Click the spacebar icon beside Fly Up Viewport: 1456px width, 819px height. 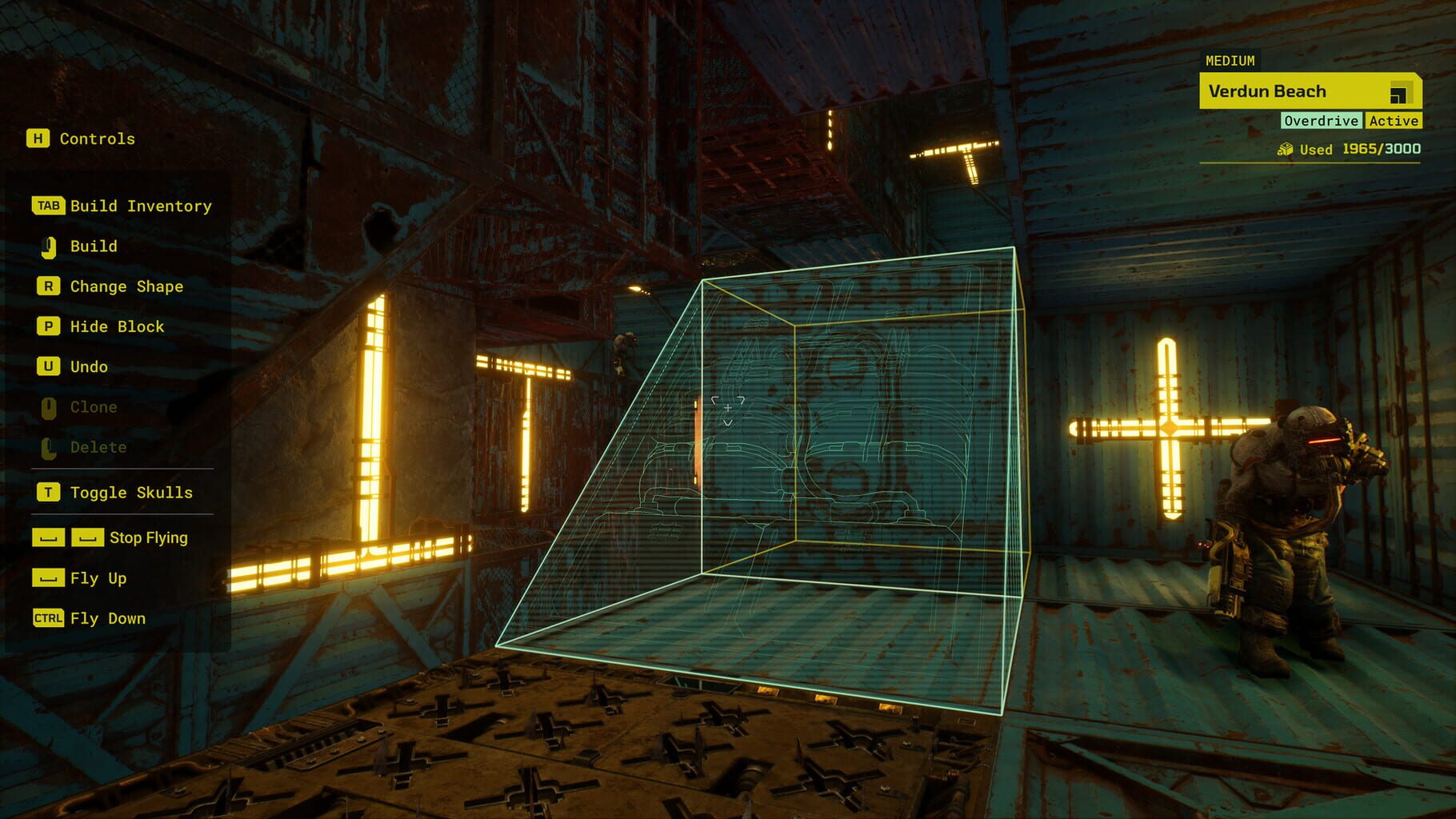tap(48, 577)
